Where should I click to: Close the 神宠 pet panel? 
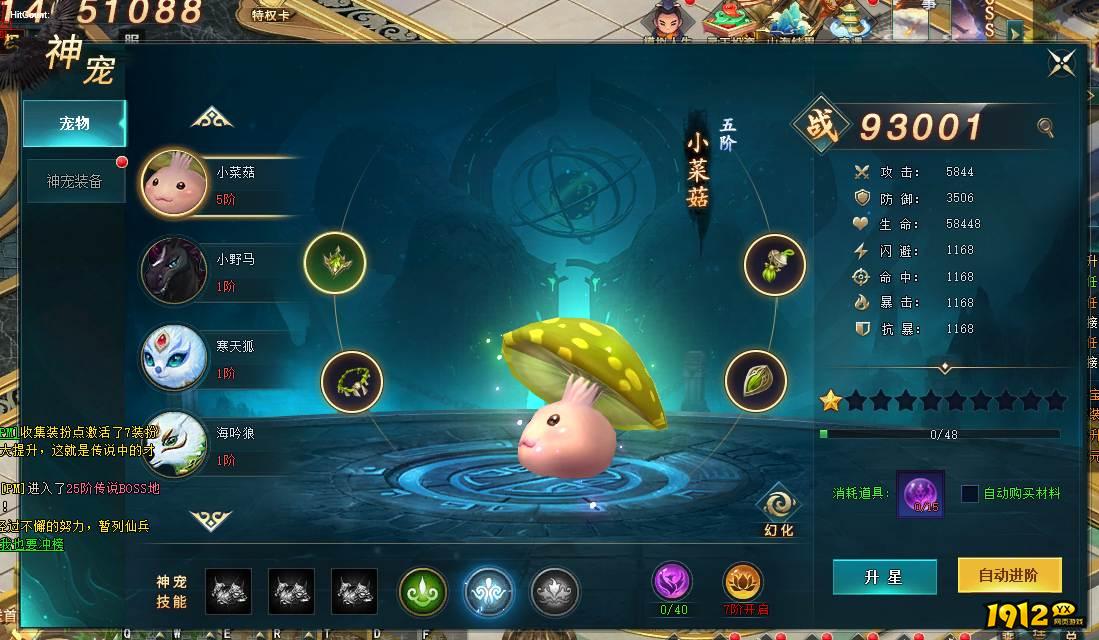pyautogui.click(x=1062, y=63)
